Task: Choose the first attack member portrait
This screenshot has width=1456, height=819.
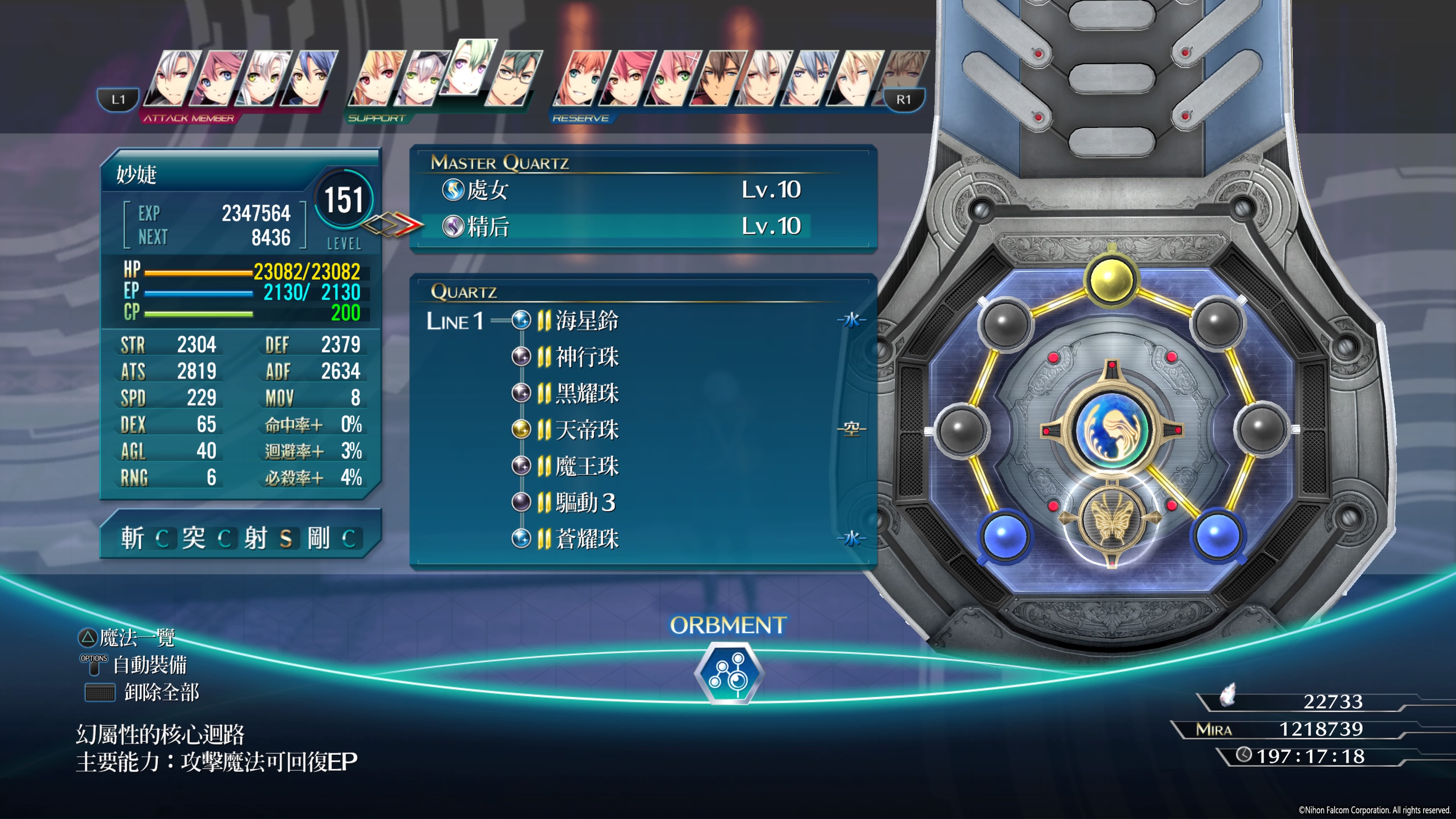Action: pos(173,79)
